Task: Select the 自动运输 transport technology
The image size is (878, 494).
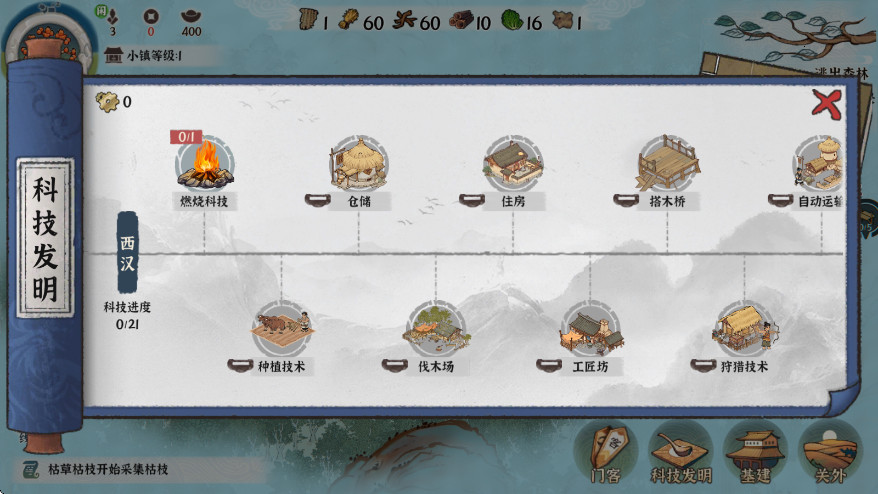Action: [x=820, y=163]
